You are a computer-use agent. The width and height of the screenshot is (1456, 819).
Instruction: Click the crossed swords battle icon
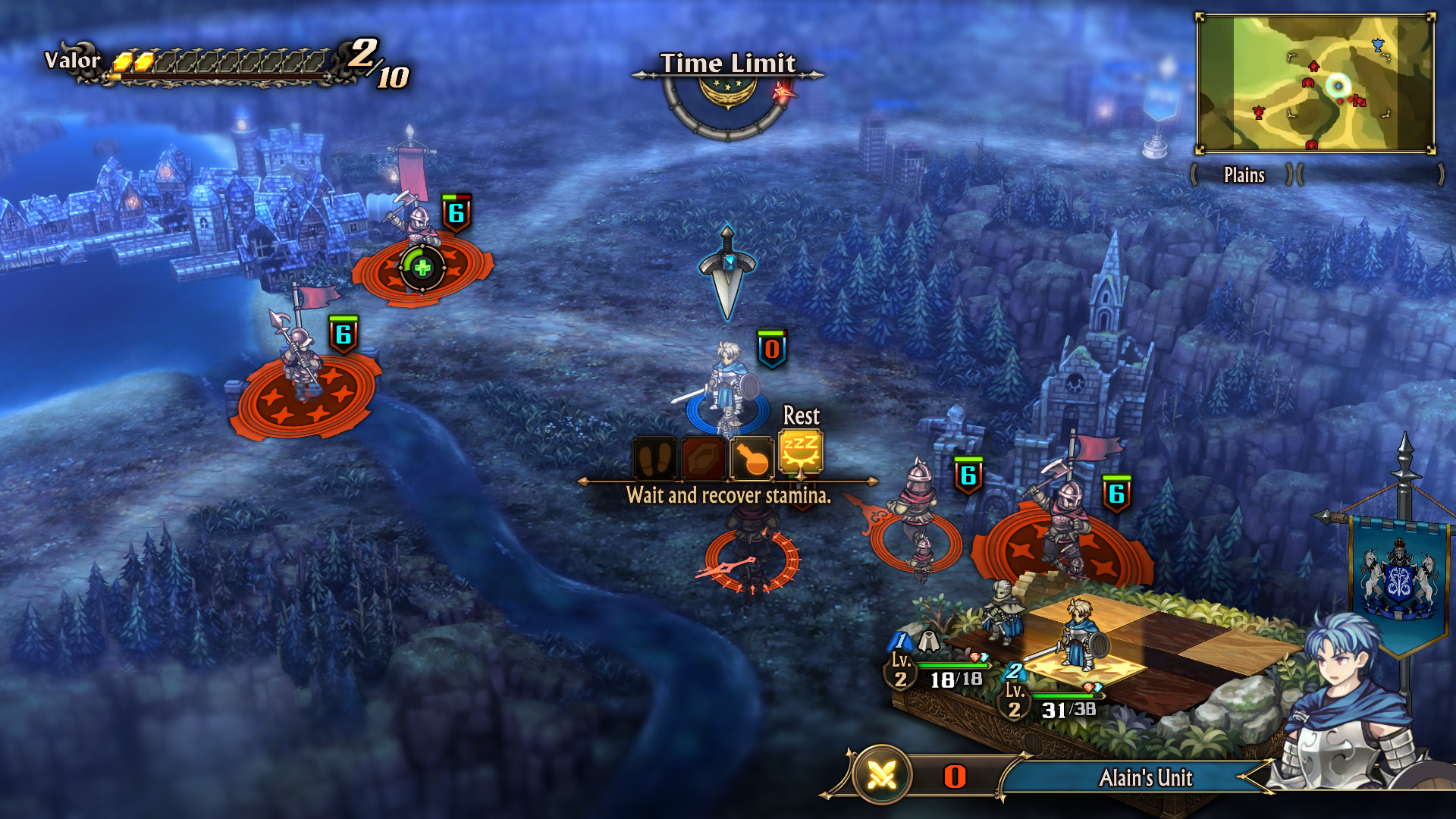[881, 775]
